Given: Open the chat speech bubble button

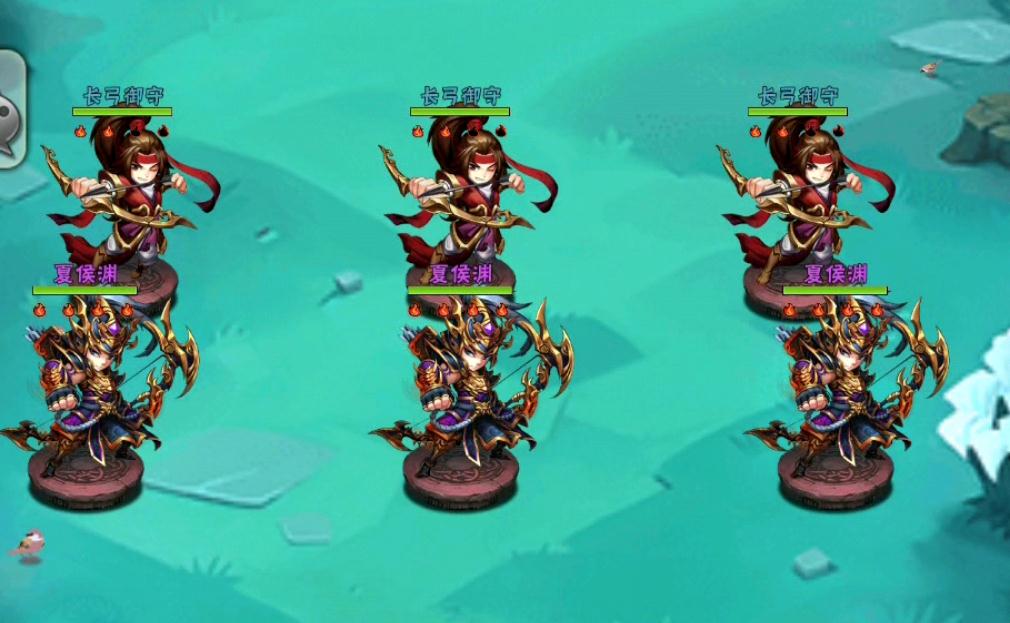Looking at the screenshot, I should click(9, 110).
